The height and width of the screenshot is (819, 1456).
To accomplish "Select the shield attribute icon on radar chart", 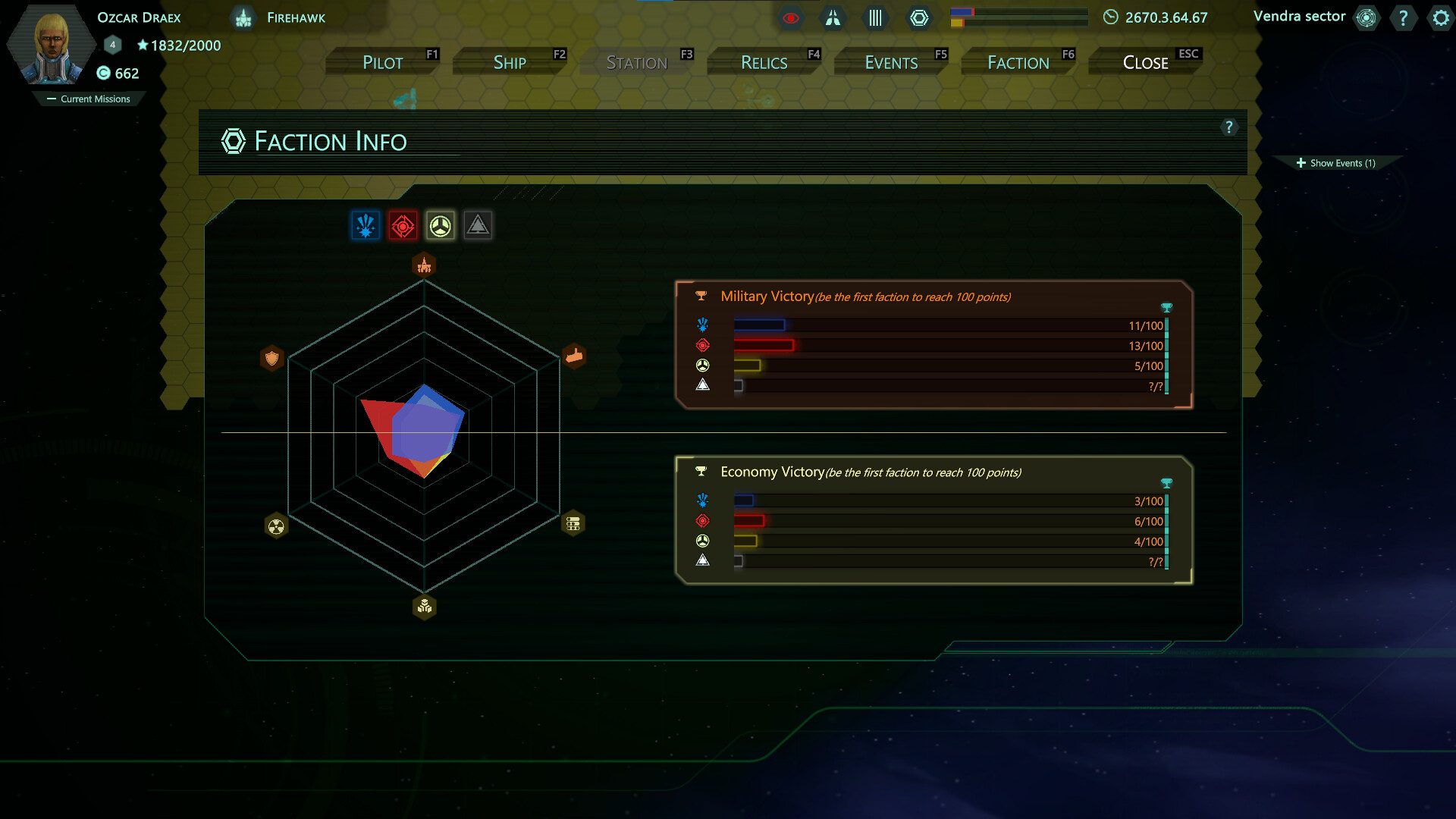I will (272, 358).
